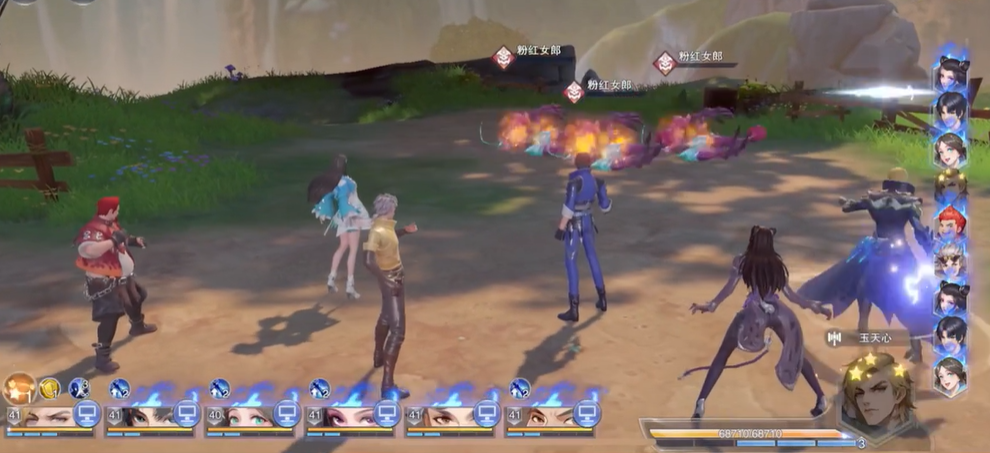Click the golden starburst buff icon
Viewport: 990px width, 453px height.
[x=19, y=387]
